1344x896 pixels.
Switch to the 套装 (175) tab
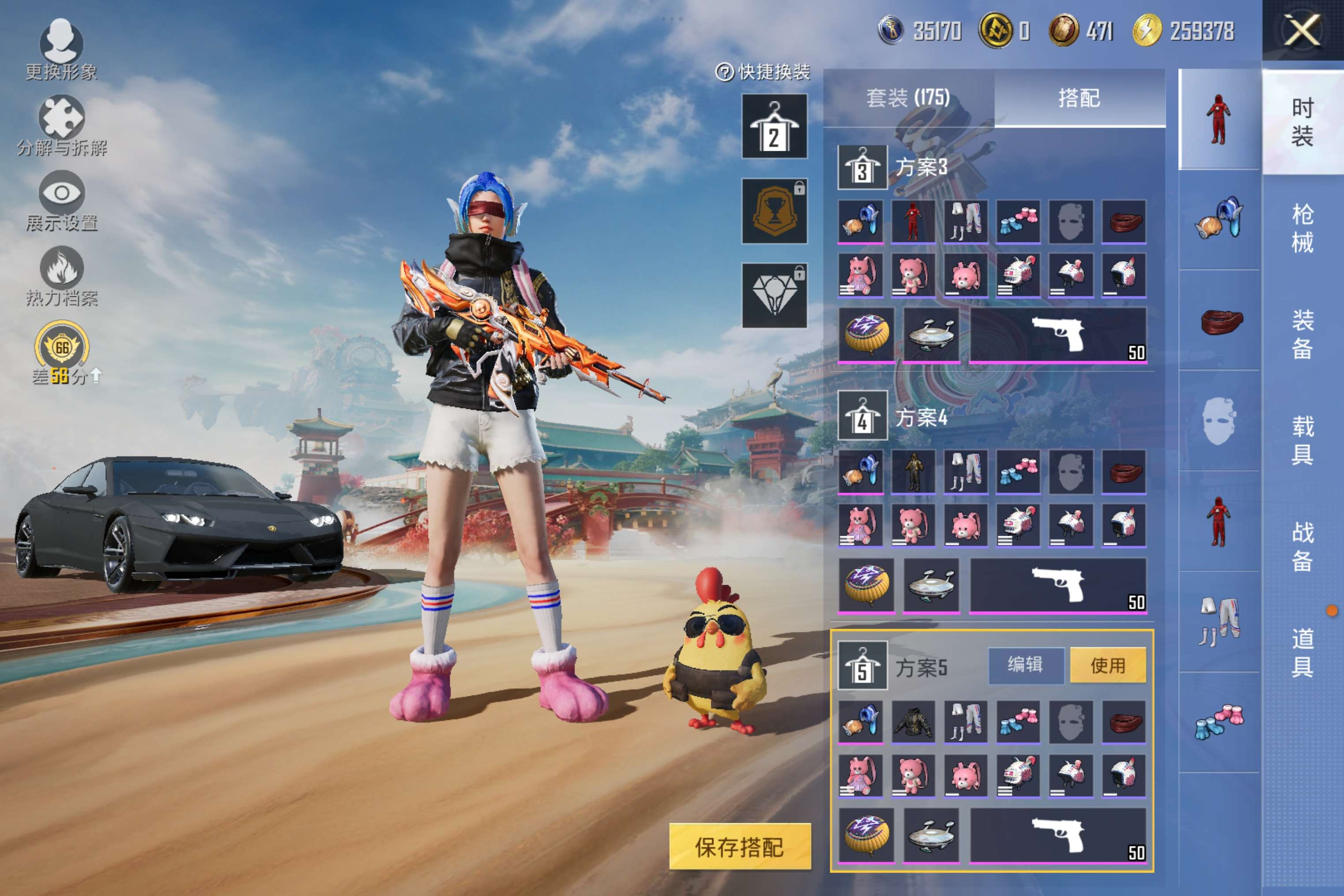(908, 98)
